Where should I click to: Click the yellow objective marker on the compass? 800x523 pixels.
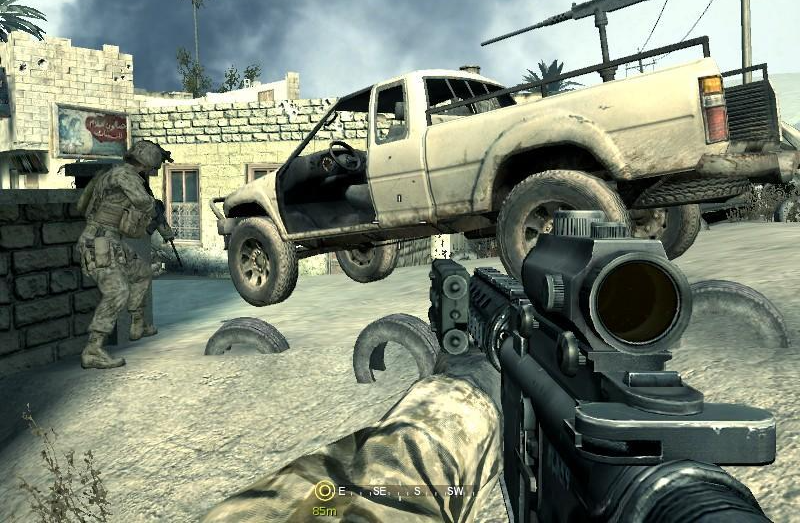(x=324, y=491)
